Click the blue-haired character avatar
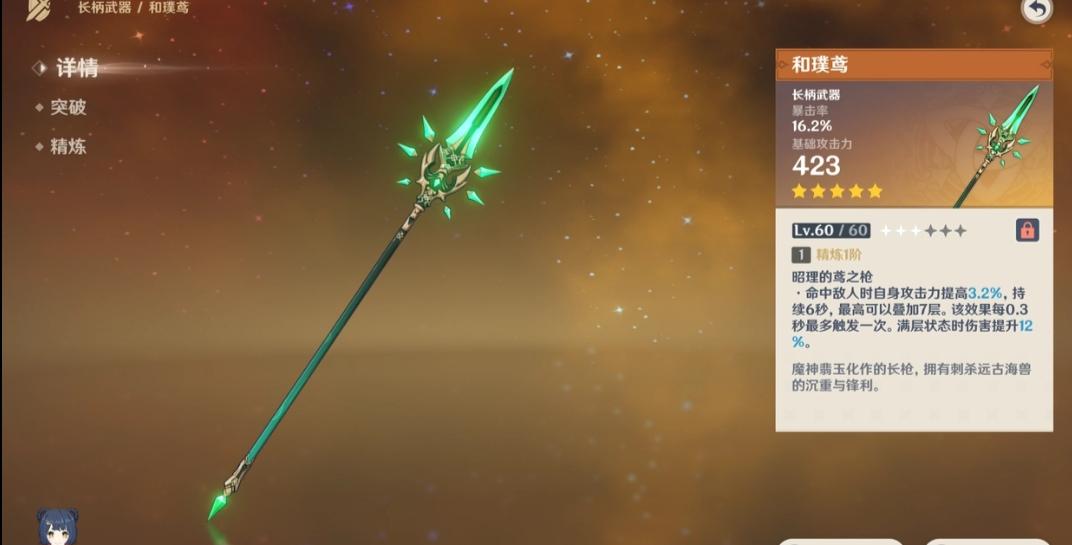 57,527
